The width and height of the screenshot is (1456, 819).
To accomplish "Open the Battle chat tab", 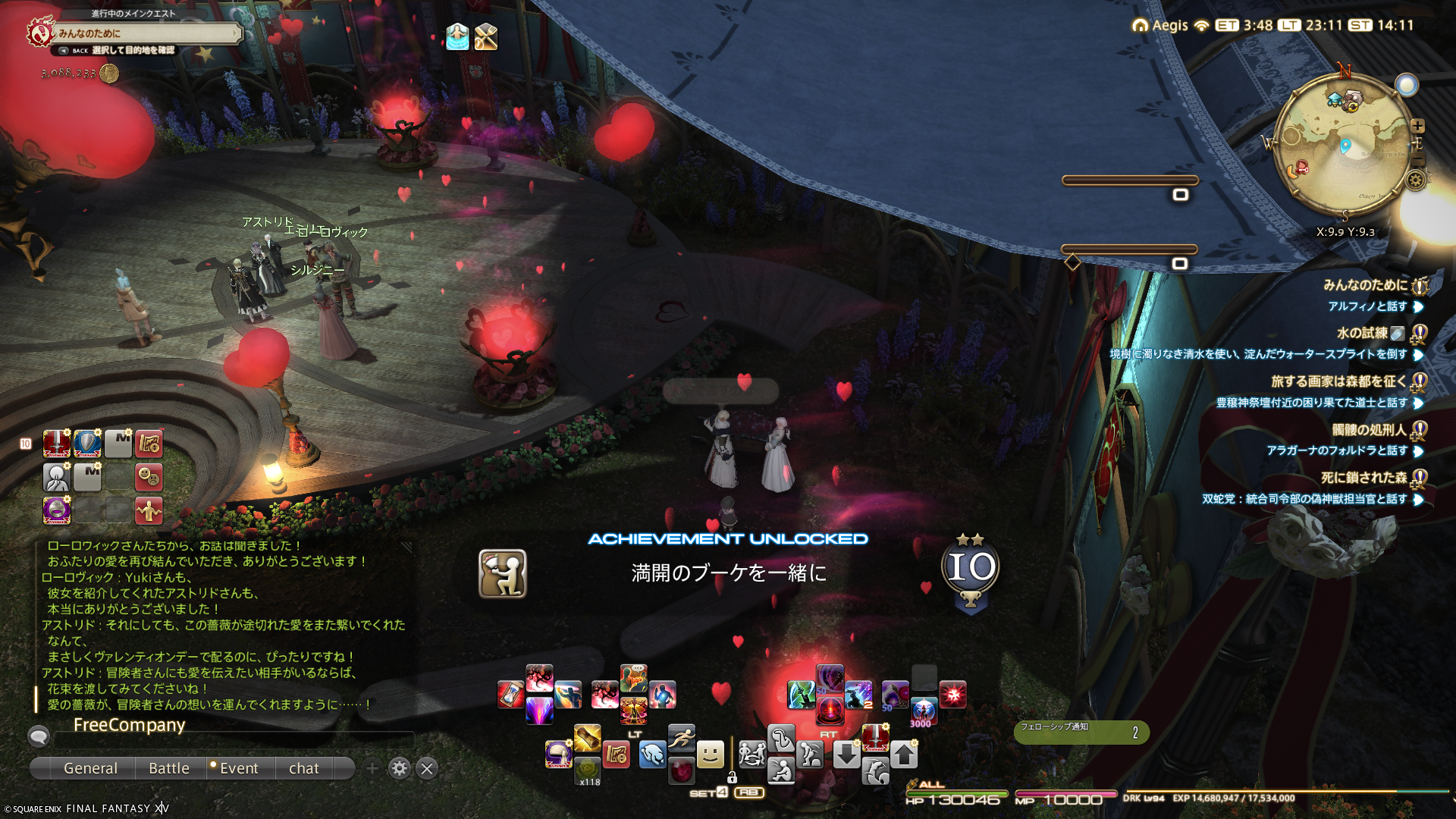I will coord(169,768).
